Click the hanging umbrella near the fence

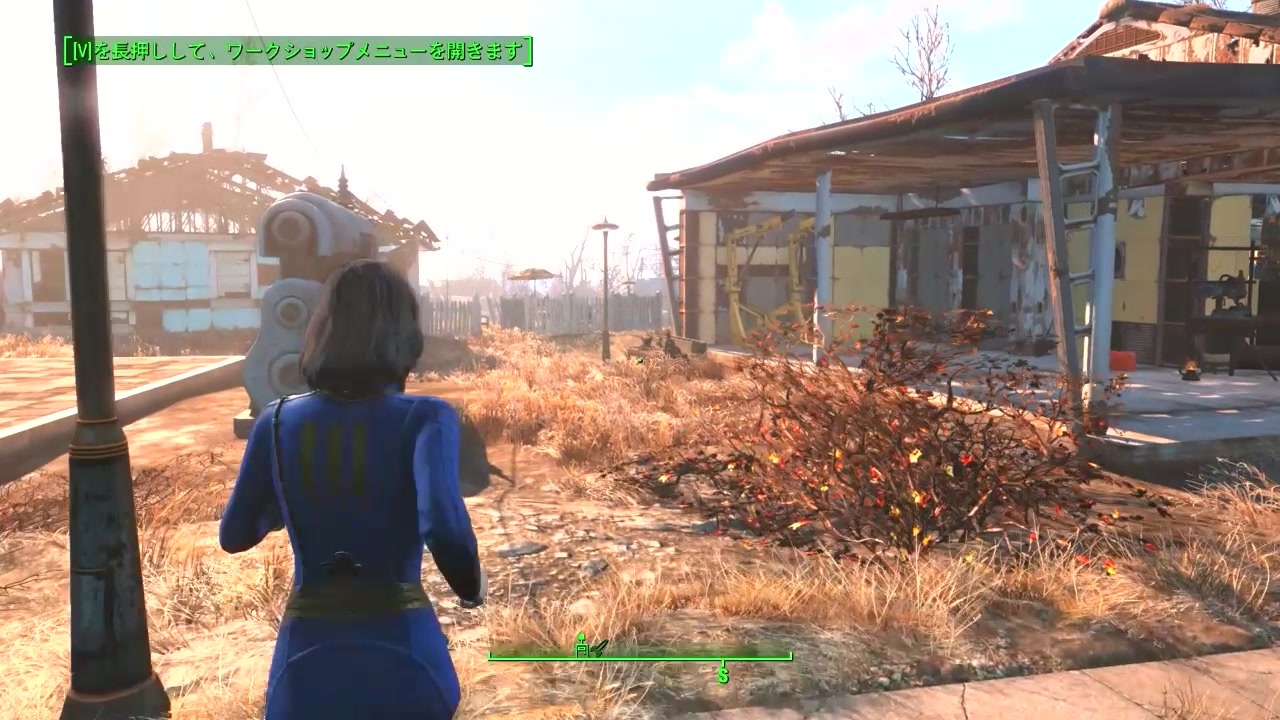pos(533,272)
